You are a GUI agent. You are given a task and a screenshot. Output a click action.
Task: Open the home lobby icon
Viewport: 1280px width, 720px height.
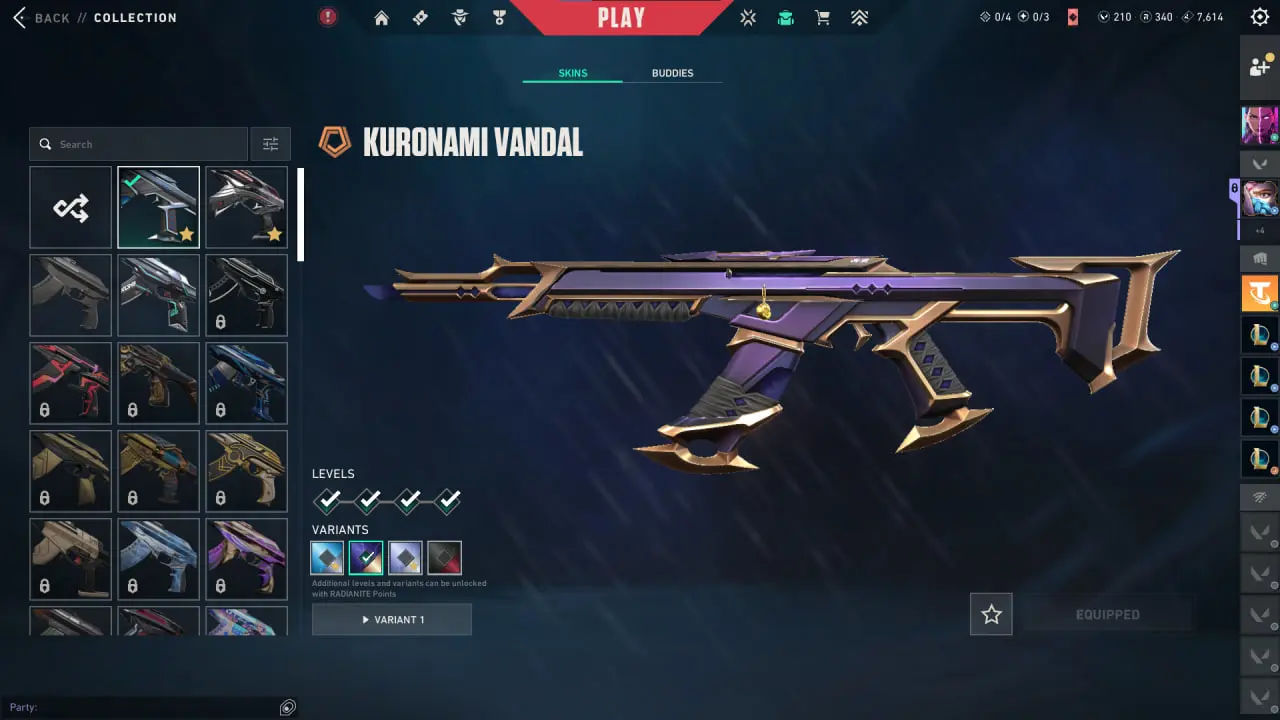[x=381, y=18]
